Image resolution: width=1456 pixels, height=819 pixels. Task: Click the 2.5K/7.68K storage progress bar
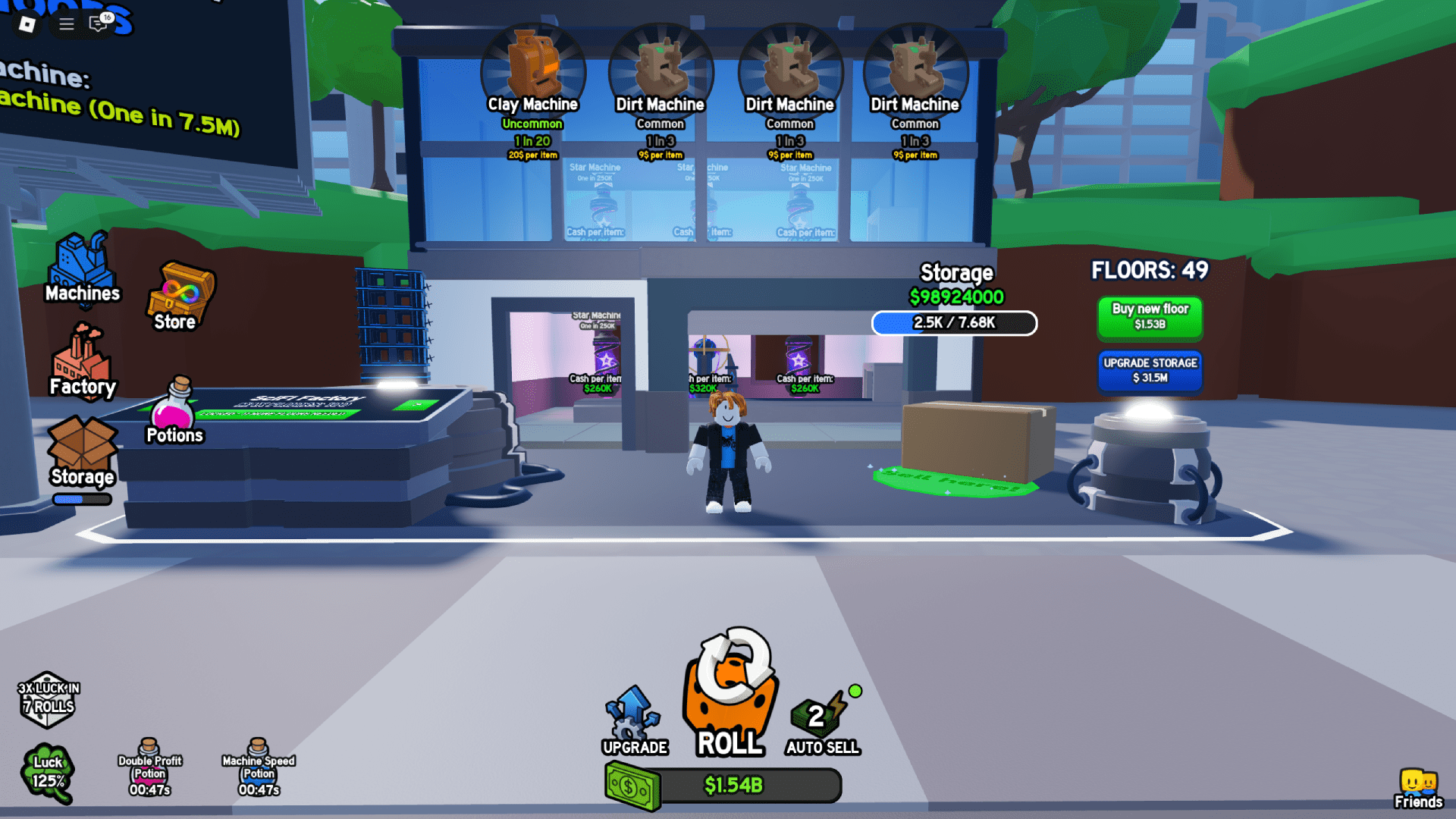(954, 323)
